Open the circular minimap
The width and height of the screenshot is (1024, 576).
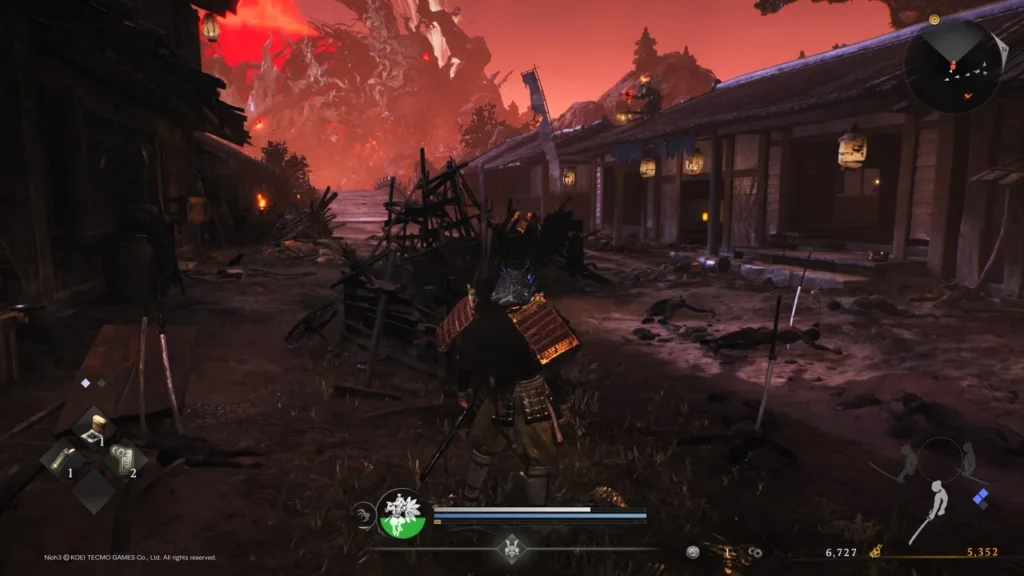(953, 66)
